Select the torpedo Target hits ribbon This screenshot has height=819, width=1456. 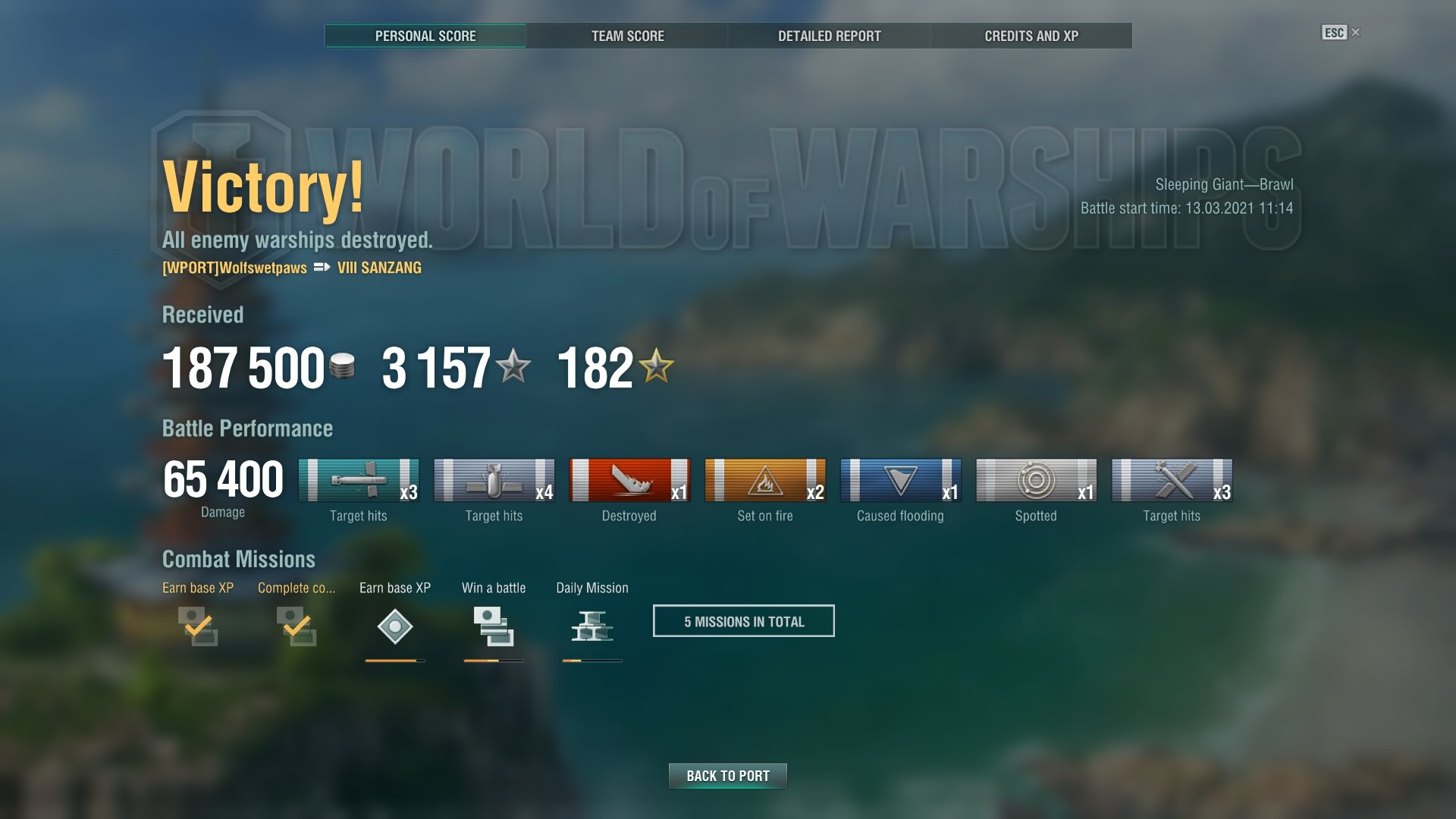pyautogui.click(x=358, y=480)
